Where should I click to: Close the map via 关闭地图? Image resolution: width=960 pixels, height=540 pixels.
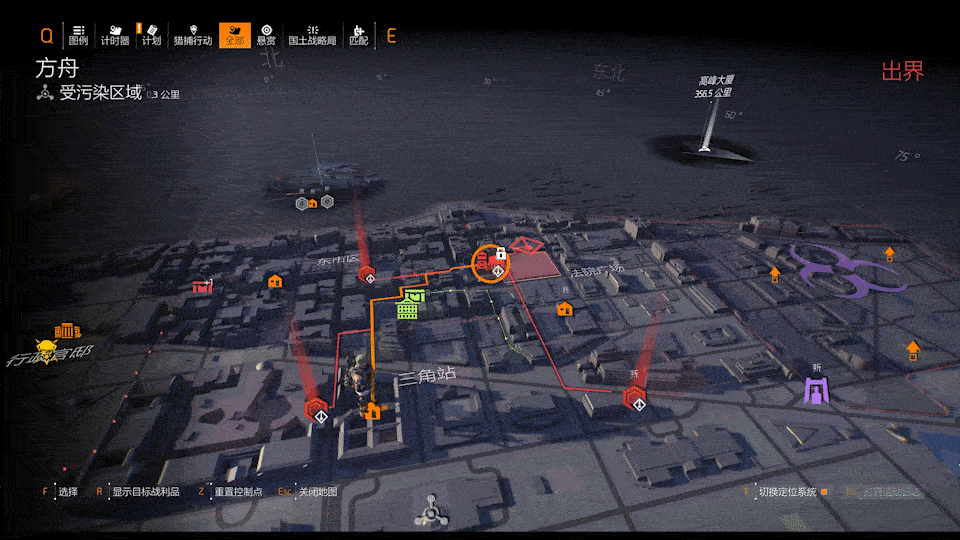317,492
